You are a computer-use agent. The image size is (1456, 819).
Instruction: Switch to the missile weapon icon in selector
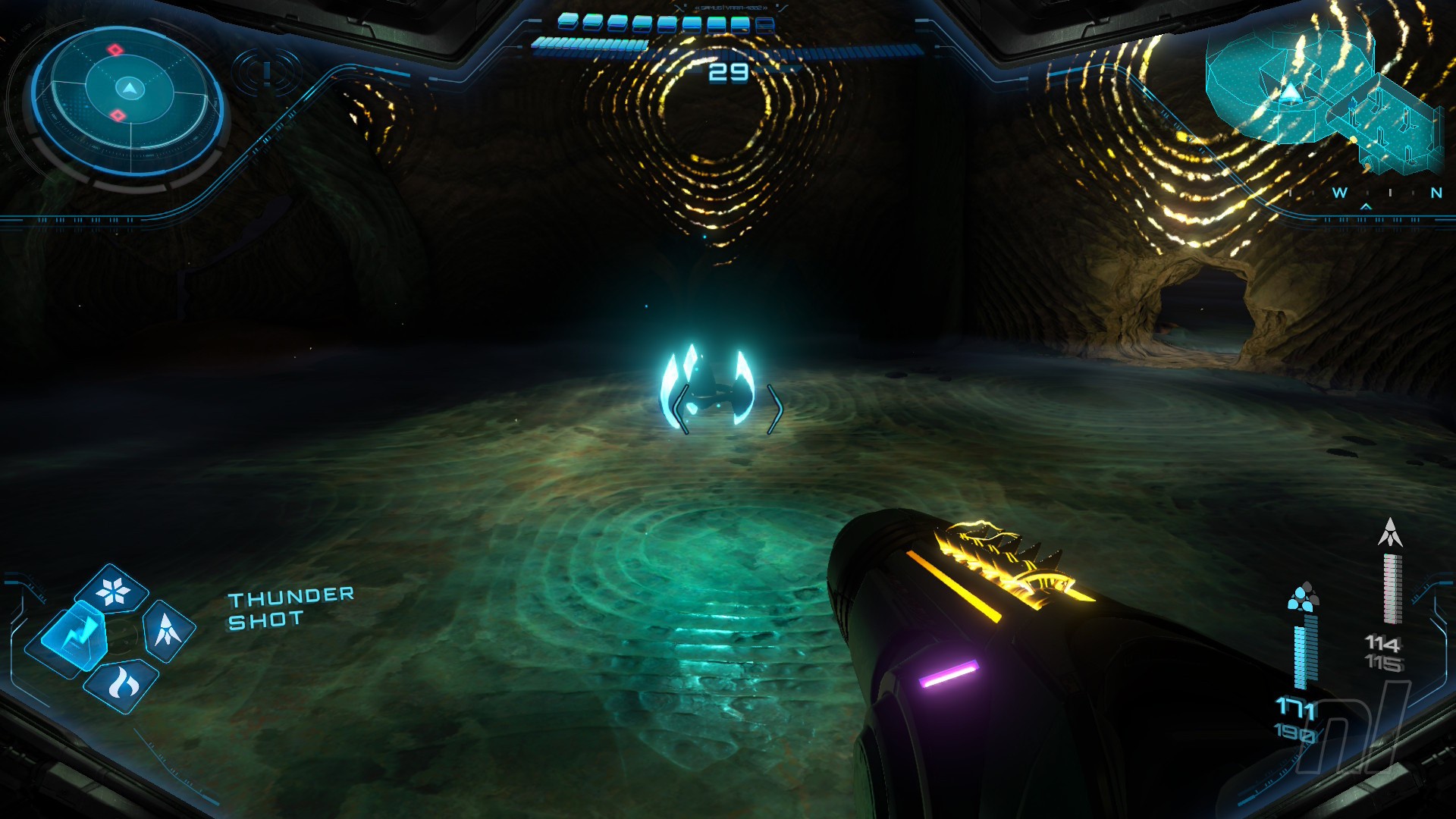pos(168,629)
